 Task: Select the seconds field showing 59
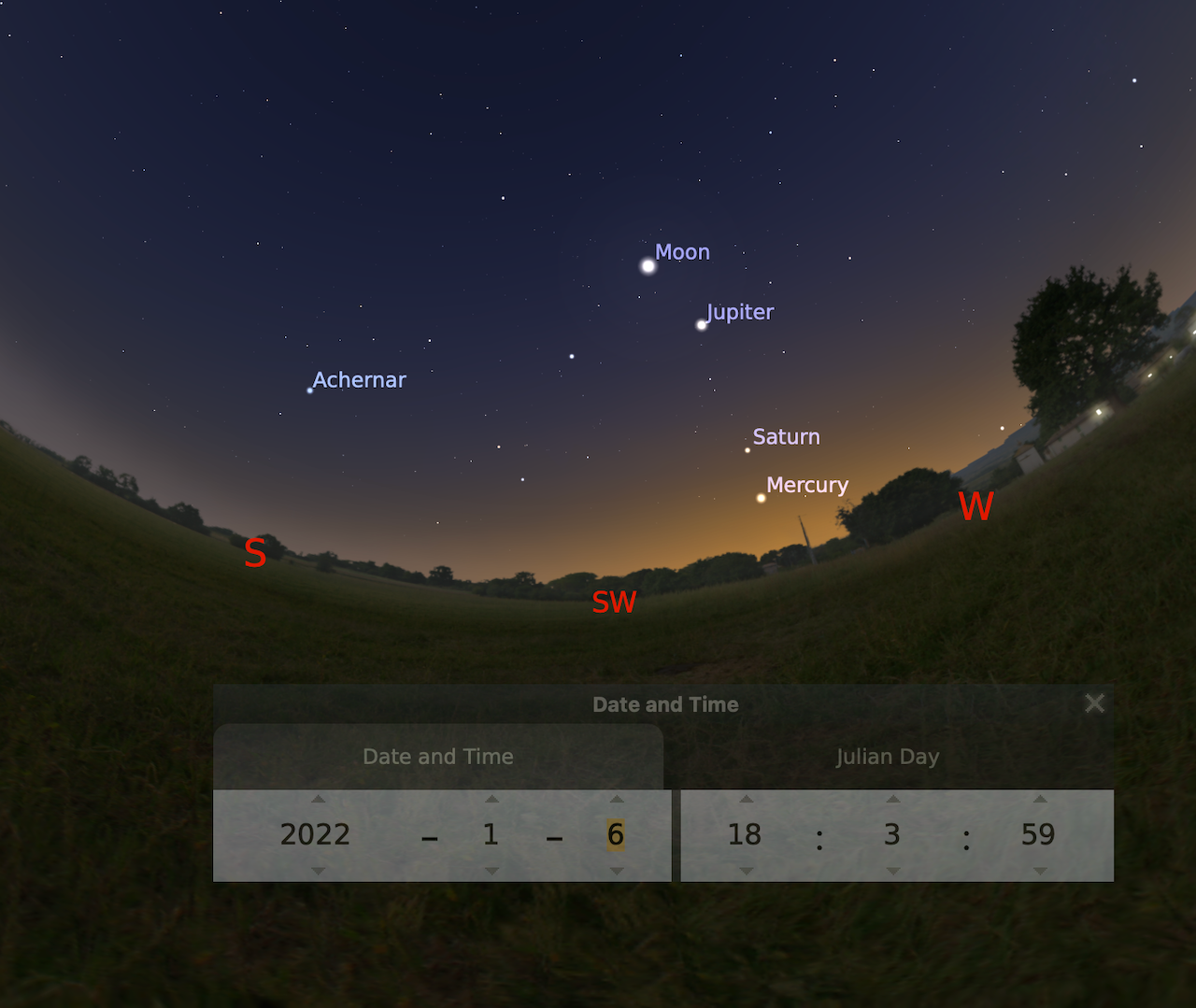[1038, 834]
